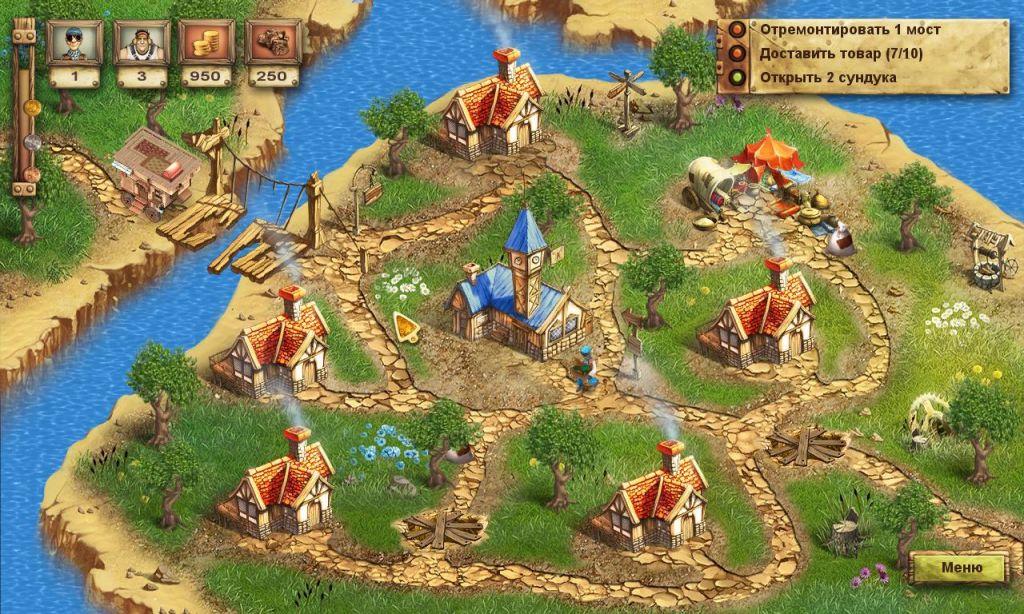Open the Меню button
The width and height of the screenshot is (1024, 614).
pyautogui.click(x=958, y=567)
